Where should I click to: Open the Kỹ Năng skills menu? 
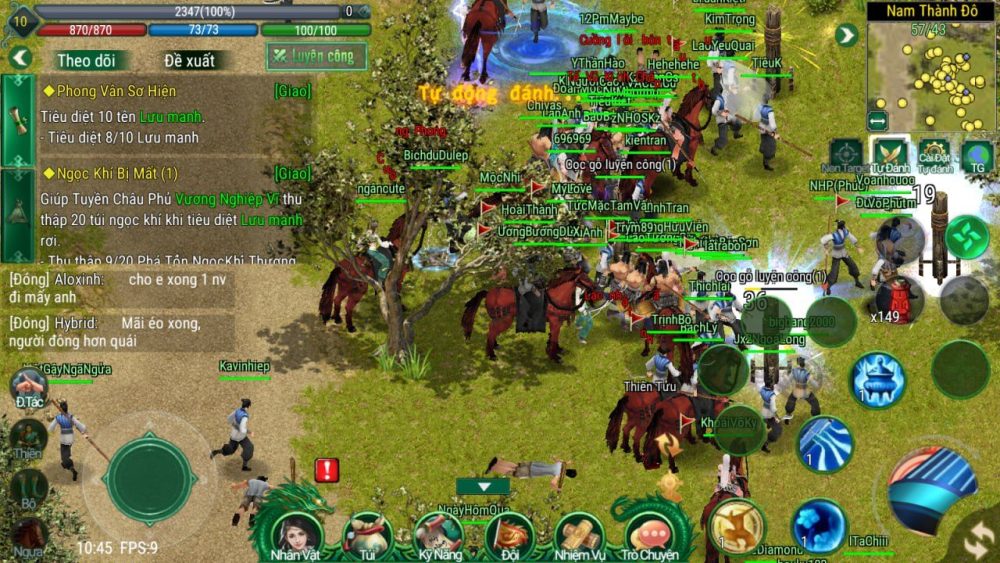coord(438,534)
